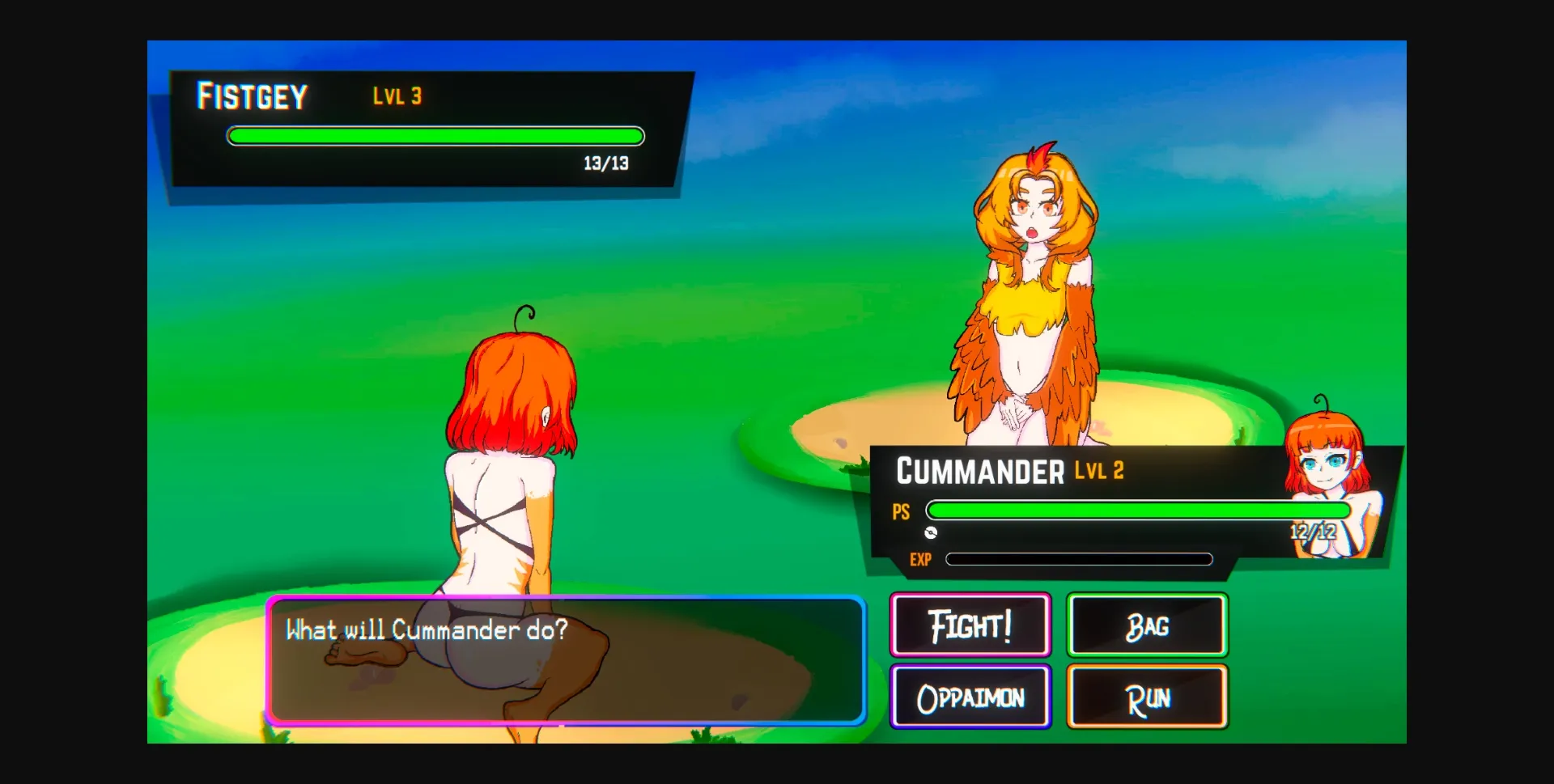Click Fistgey's green health bar

[435, 136]
